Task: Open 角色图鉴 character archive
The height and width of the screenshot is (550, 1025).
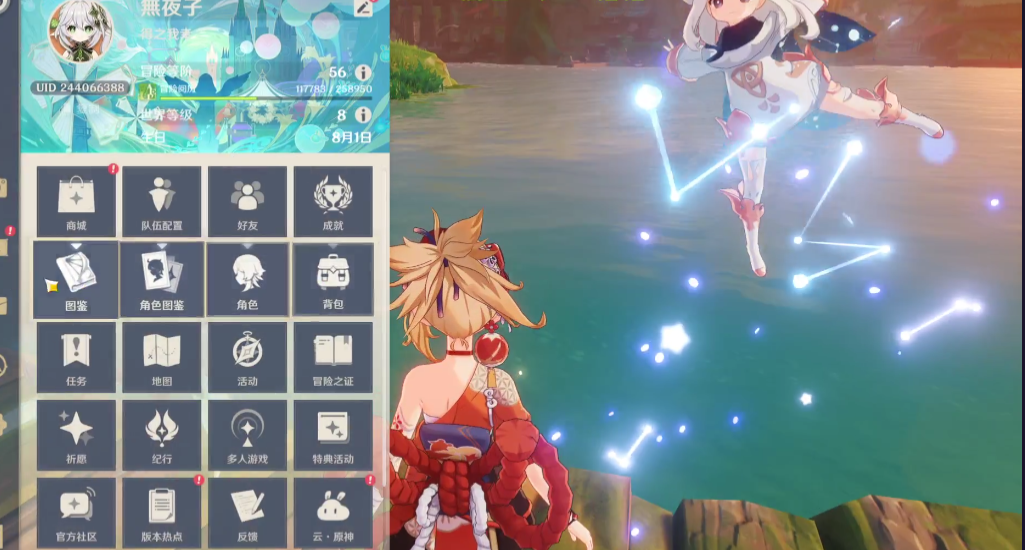Action: [162, 279]
